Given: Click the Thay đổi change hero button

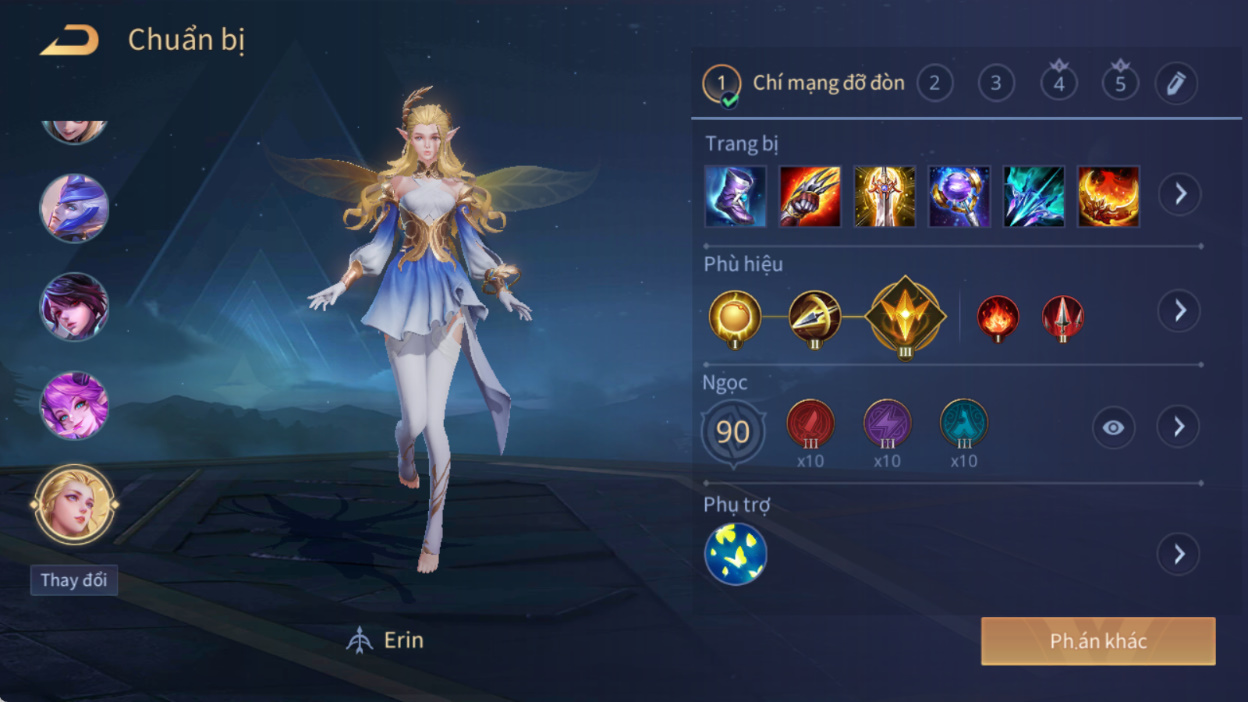Looking at the screenshot, I should point(74,581).
